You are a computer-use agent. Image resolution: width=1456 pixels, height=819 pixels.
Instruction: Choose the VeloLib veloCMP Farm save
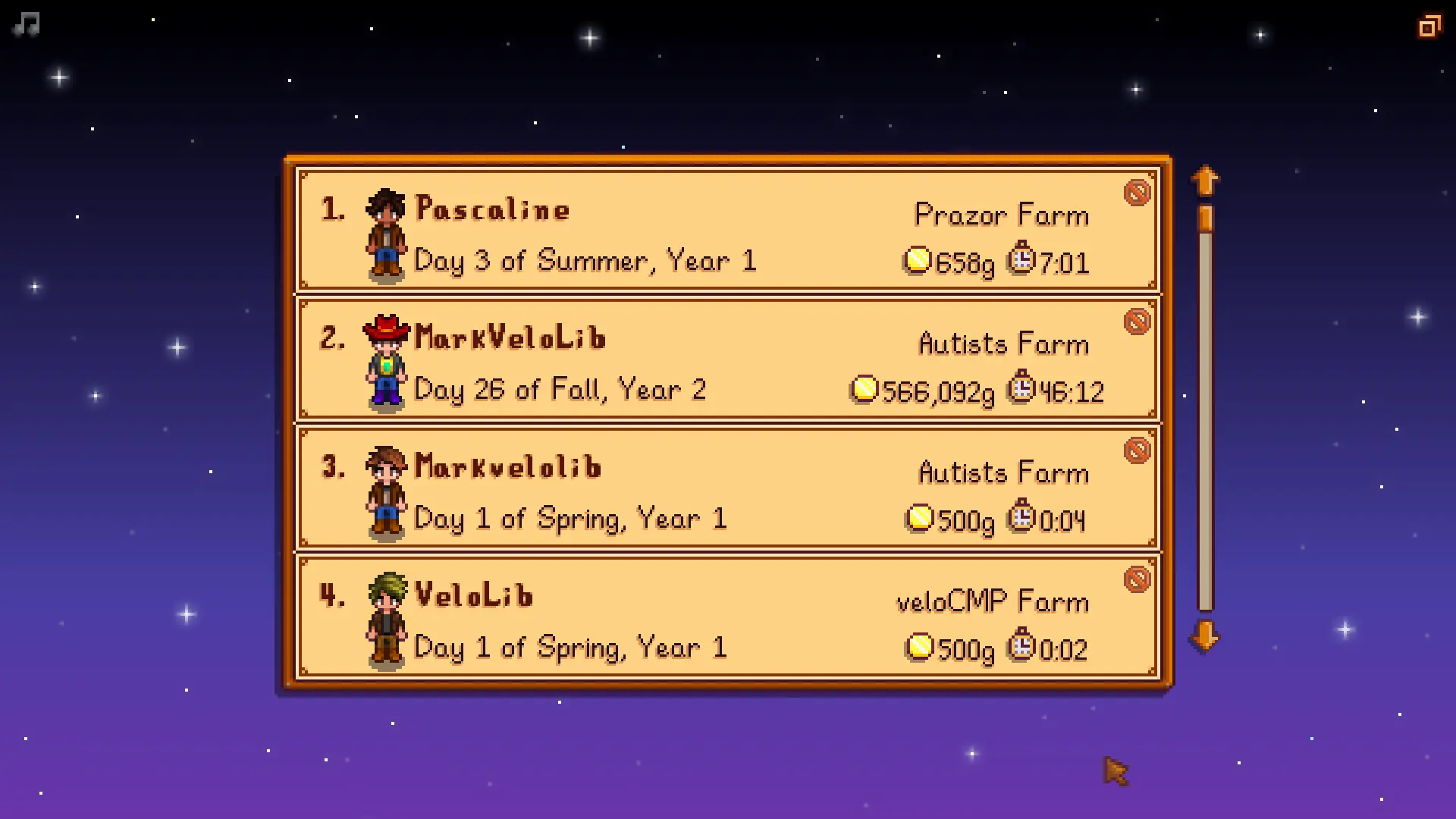(x=726, y=617)
